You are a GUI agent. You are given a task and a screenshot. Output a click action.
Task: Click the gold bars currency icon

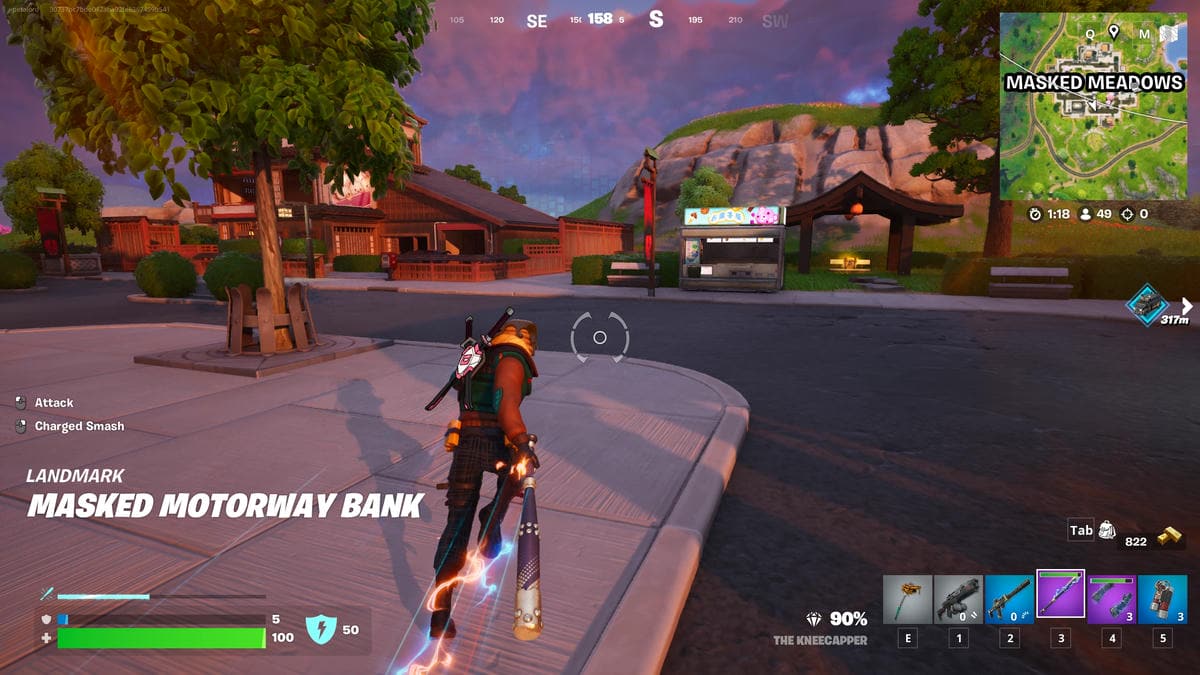tap(1169, 536)
